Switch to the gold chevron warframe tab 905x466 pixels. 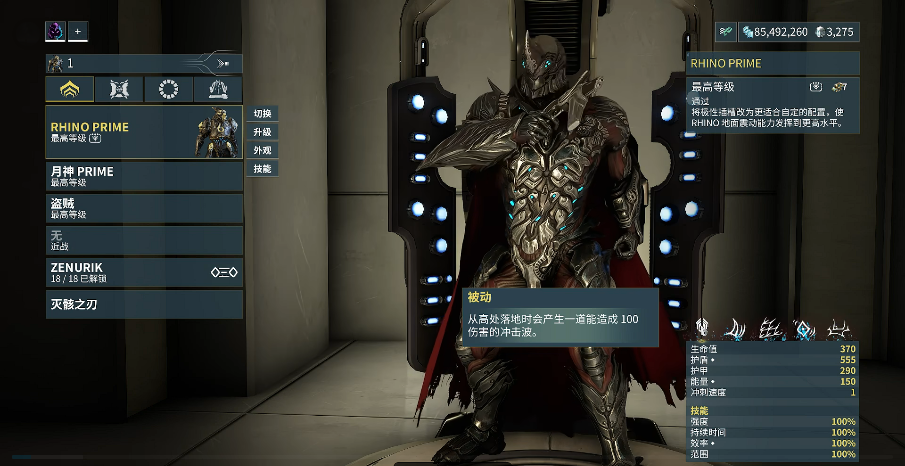point(70,90)
